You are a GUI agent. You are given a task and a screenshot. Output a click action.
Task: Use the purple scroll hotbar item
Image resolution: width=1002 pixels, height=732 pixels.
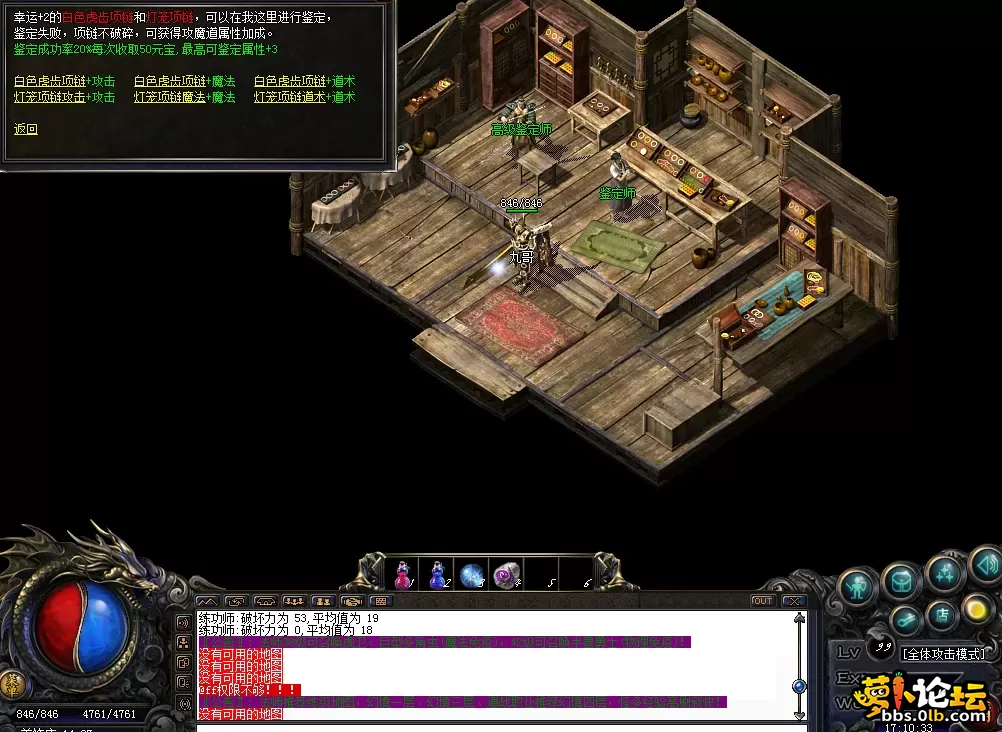(x=507, y=575)
